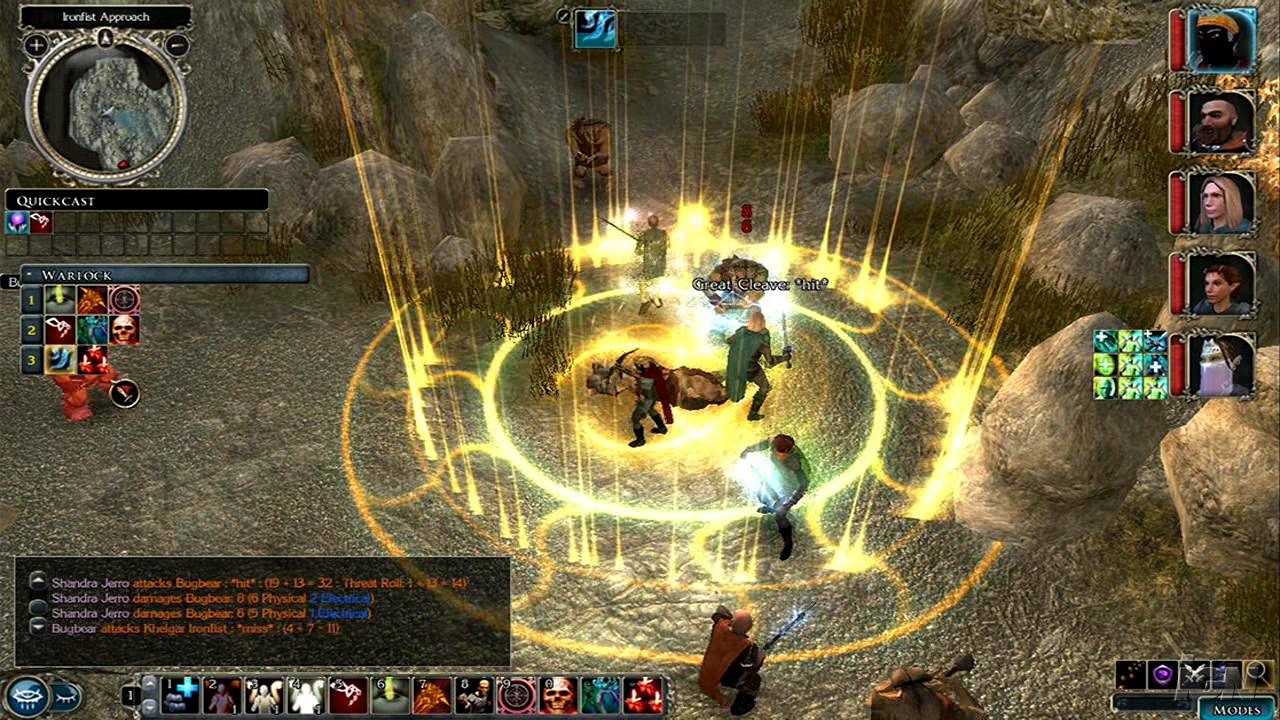Click the blue cross healing icon in slot 1
This screenshot has height=720, width=1280.
point(176,693)
